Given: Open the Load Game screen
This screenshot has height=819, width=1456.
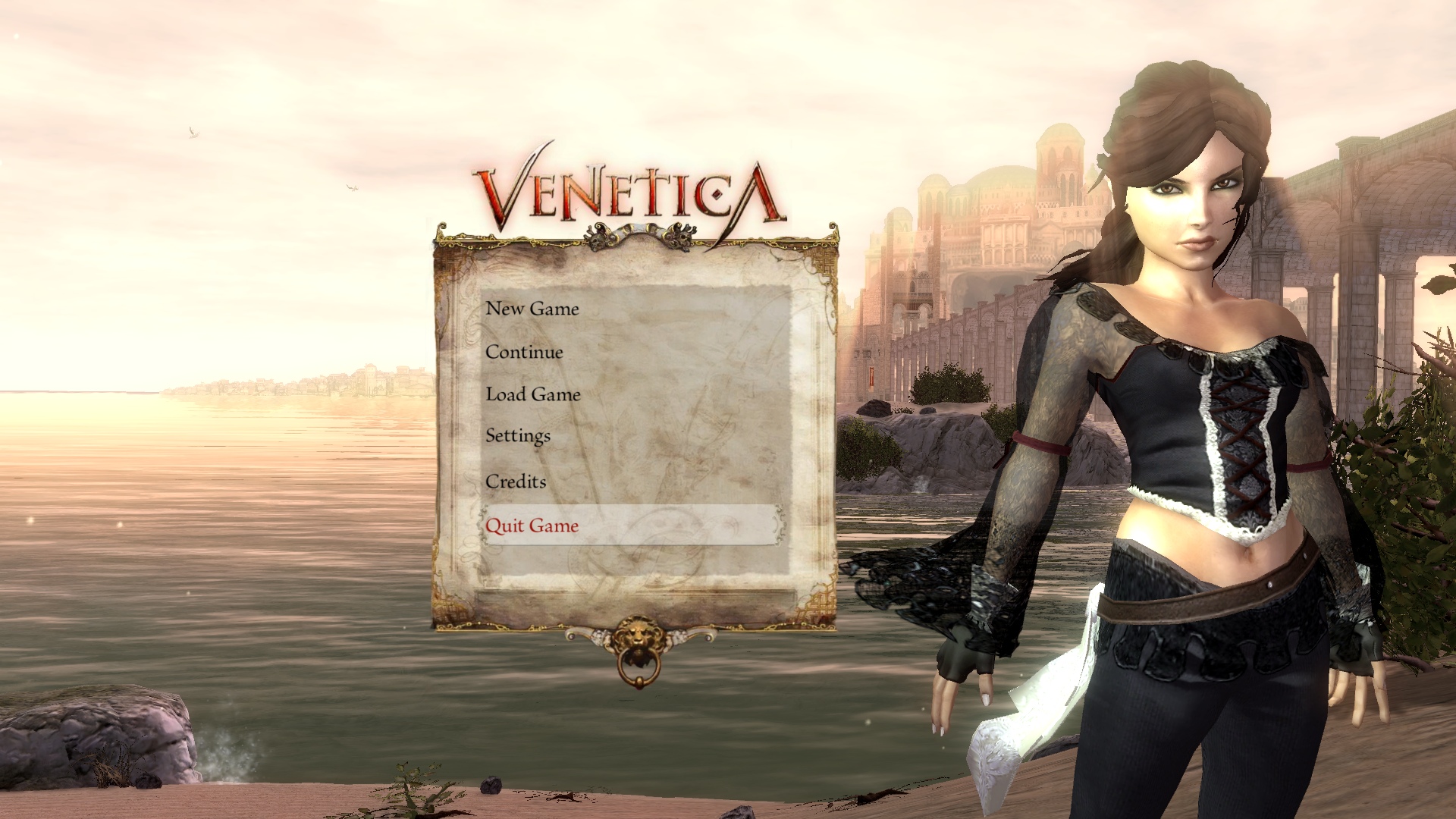Looking at the screenshot, I should (533, 394).
